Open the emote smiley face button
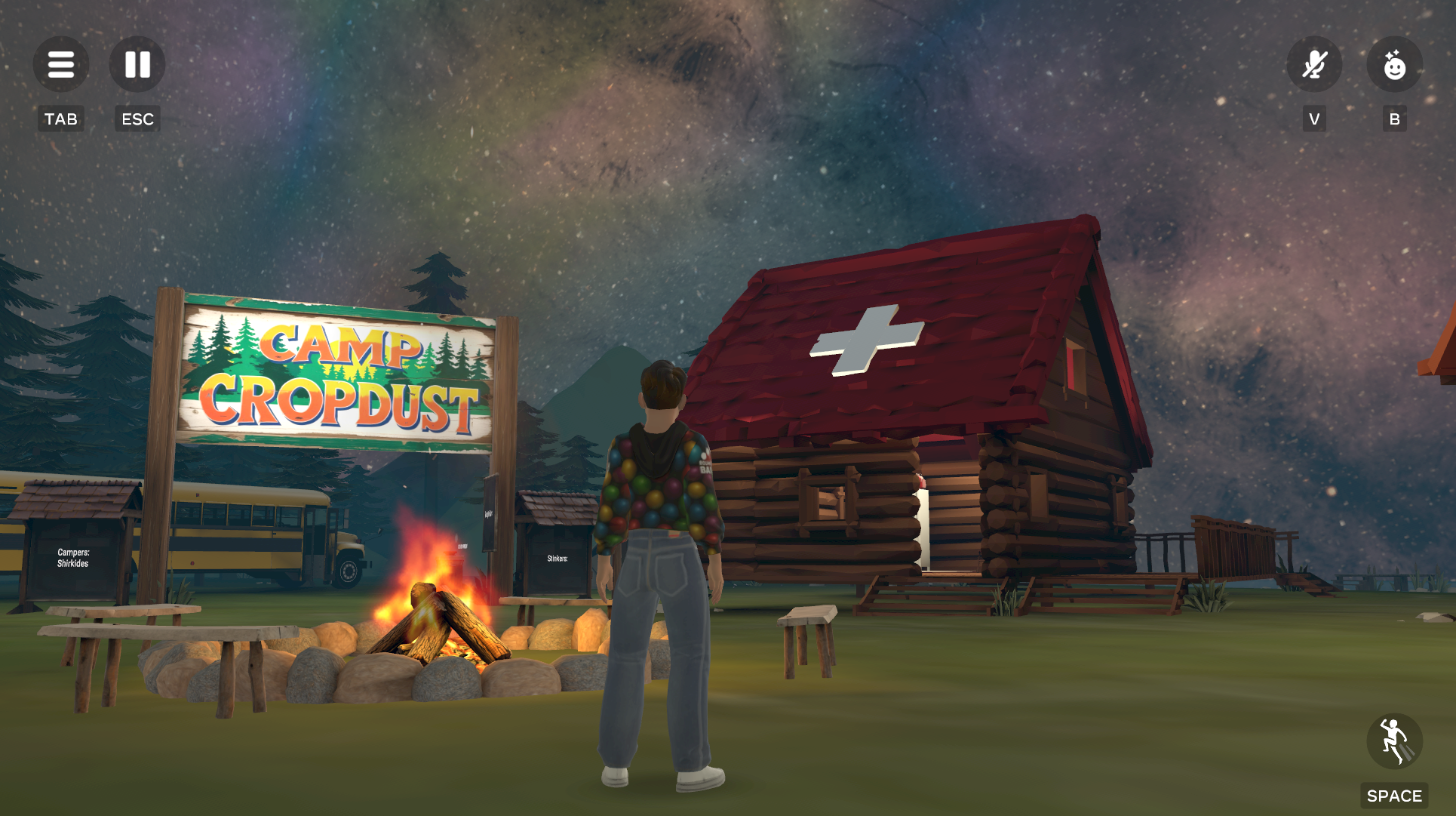This screenshot has height=816, width=1456. click(1394, 65)
